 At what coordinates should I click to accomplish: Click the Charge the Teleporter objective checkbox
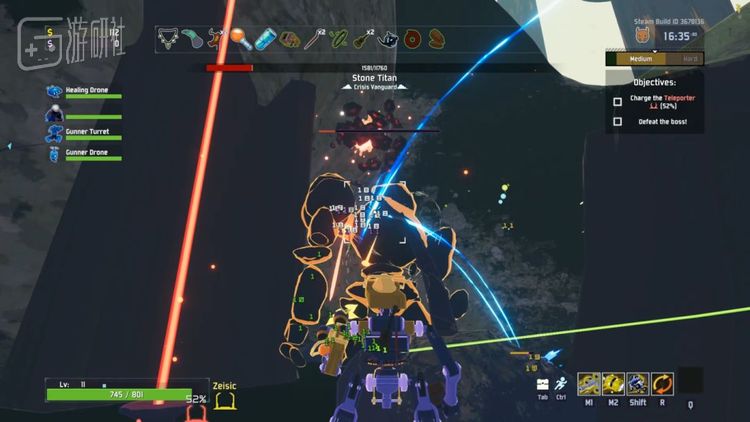tap(617, 101)
